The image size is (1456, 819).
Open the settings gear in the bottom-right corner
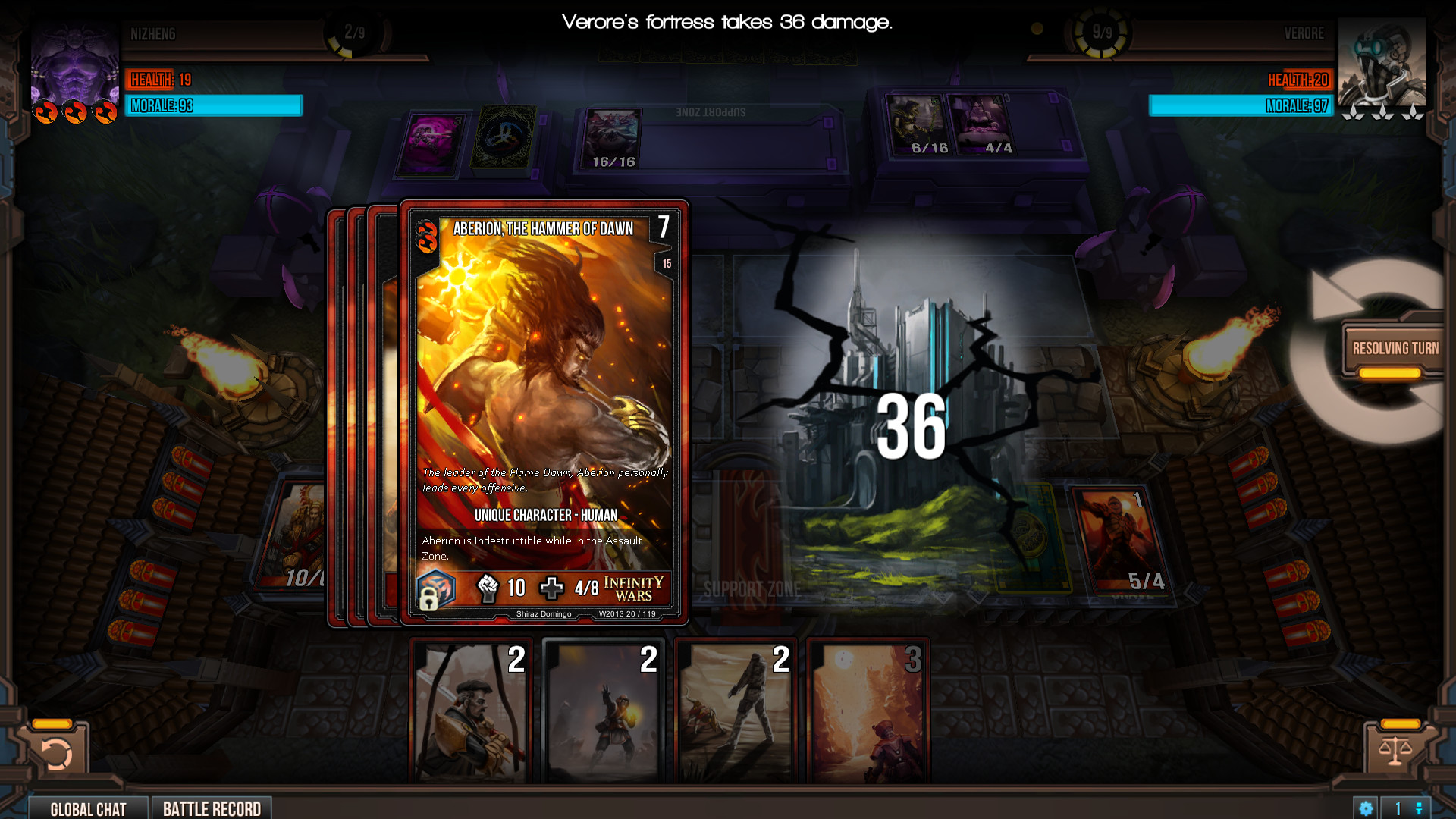pos(1367,808)
